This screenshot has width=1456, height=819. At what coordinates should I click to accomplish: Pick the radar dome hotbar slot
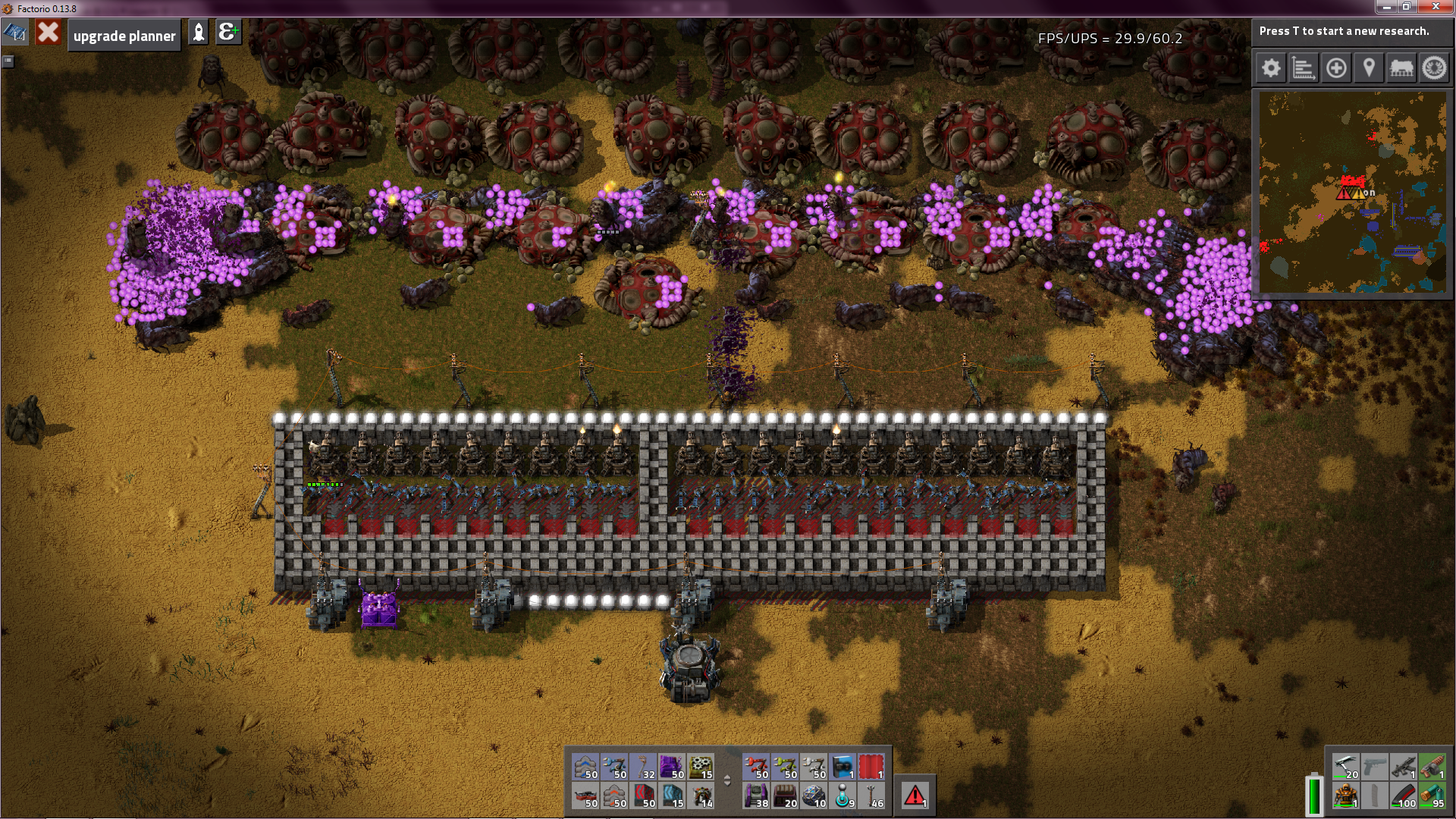(814, 795)
